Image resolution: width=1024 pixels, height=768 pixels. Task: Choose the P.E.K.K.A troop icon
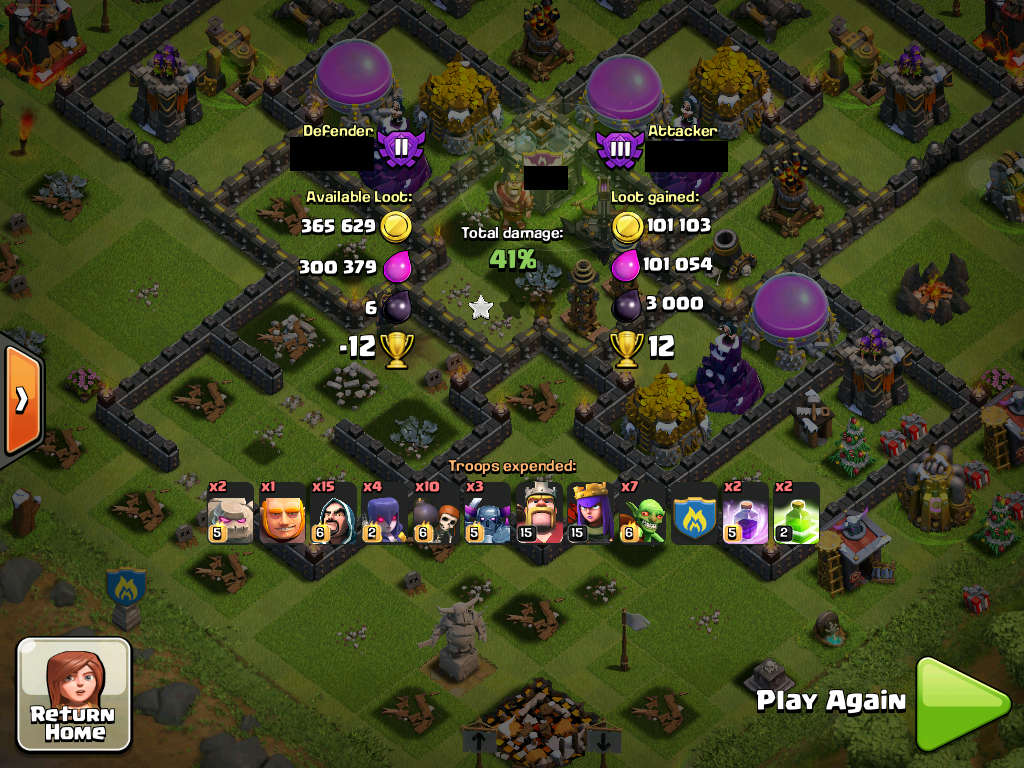tap(488, 514)
